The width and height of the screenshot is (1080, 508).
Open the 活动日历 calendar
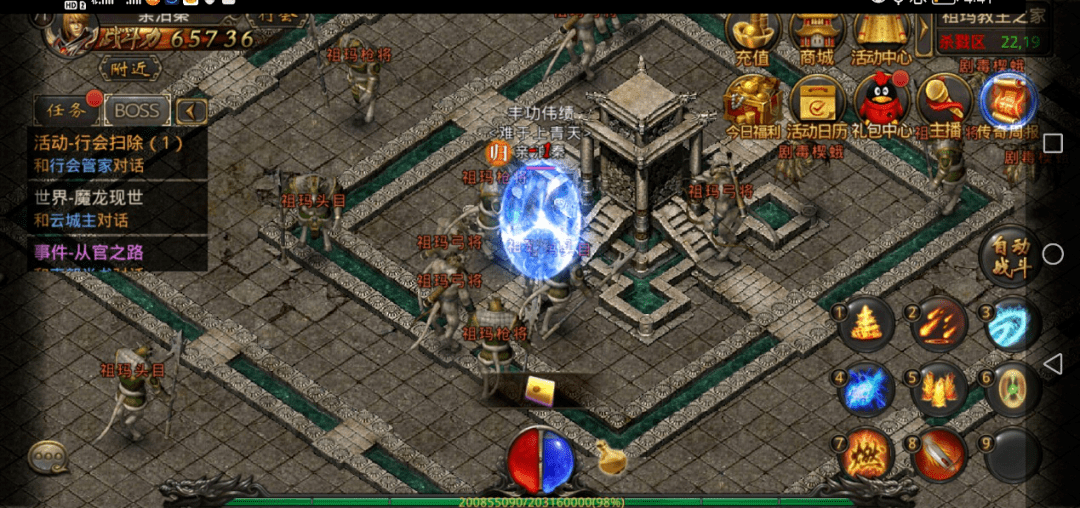point(818,104)
